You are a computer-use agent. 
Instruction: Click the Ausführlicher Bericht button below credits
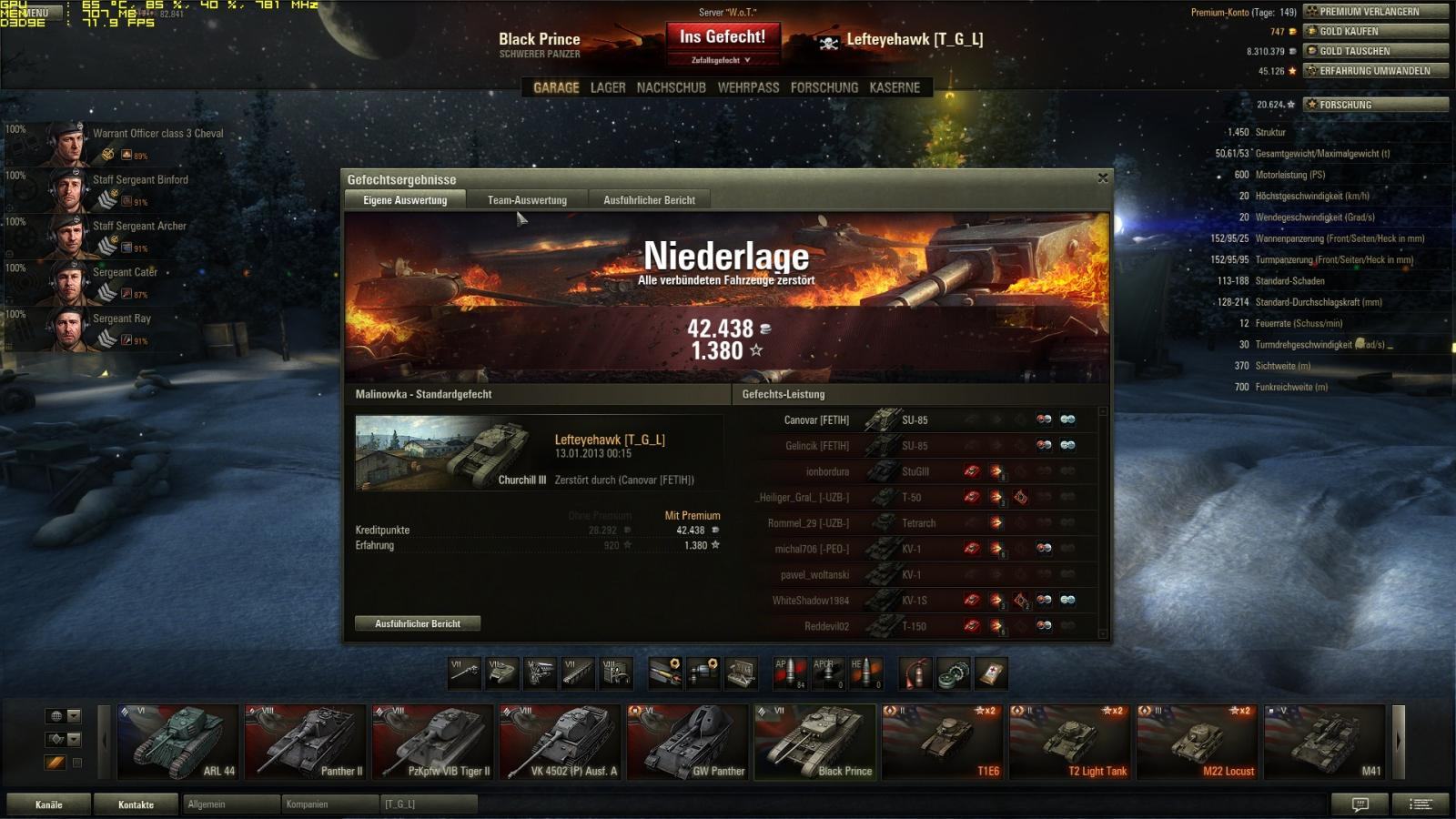click(418, 623)
